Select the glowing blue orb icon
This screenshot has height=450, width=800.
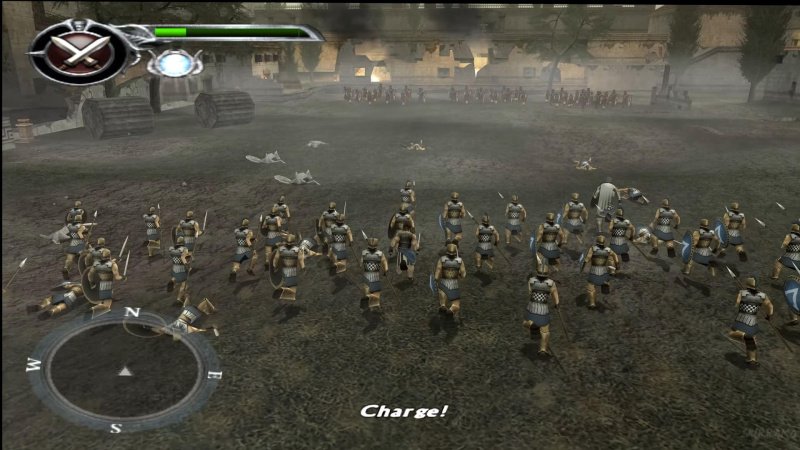(x=174, y=63)
